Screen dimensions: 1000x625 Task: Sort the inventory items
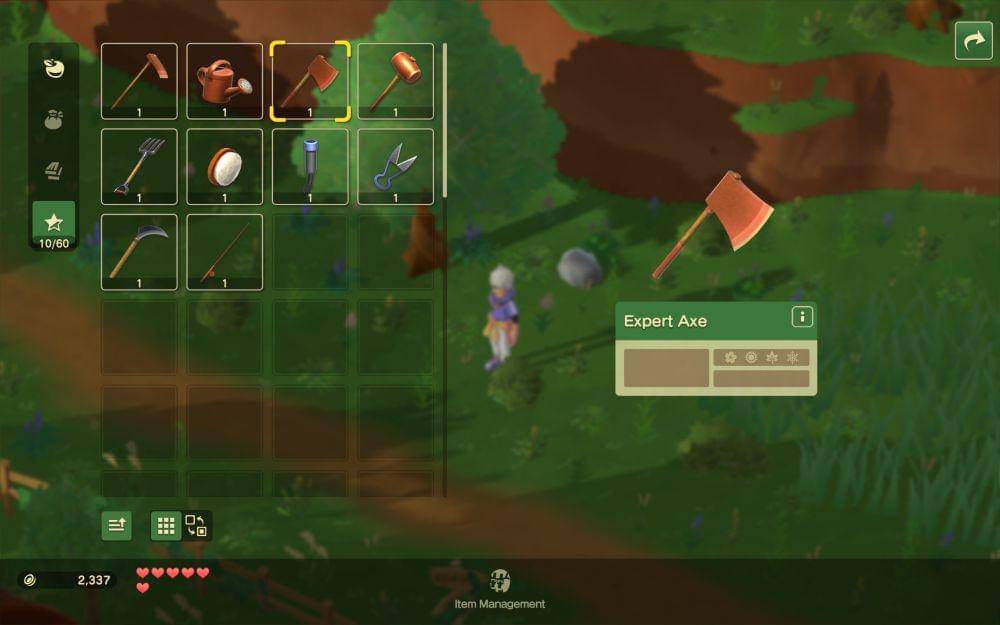(117, 526)
